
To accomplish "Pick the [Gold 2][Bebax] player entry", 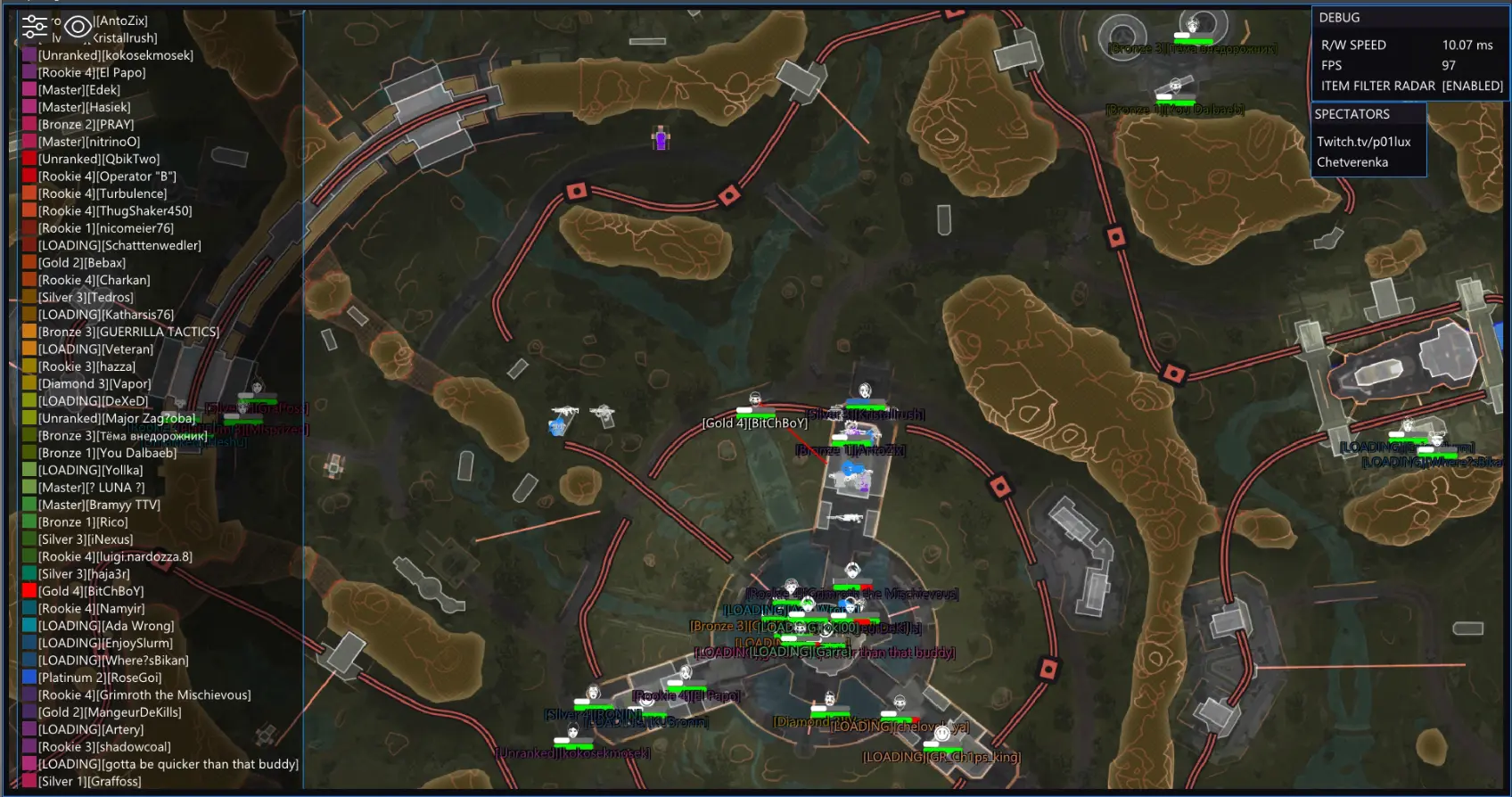I will point(81,263).
